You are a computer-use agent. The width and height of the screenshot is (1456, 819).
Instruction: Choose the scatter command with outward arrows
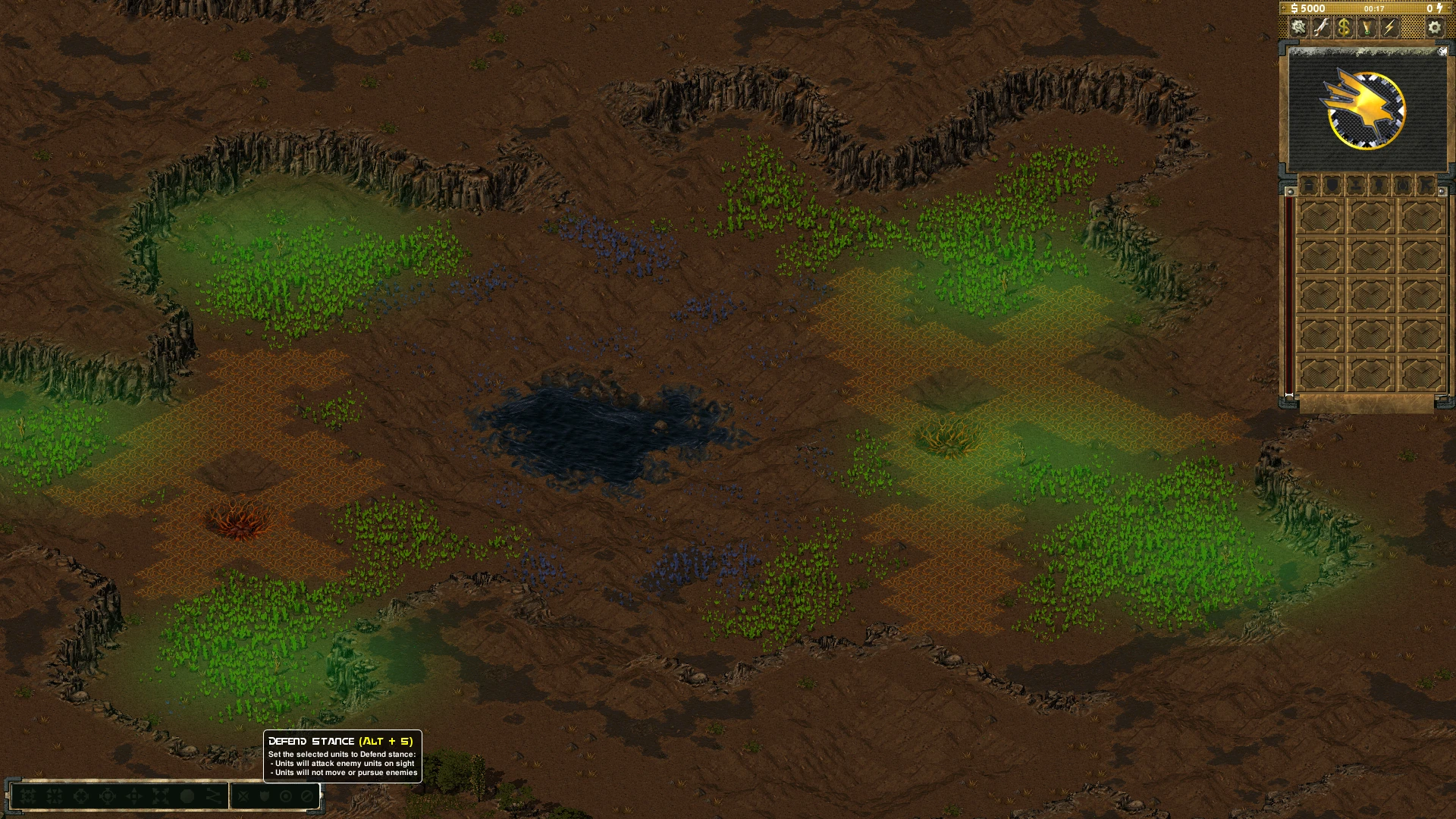pos(161,796)
